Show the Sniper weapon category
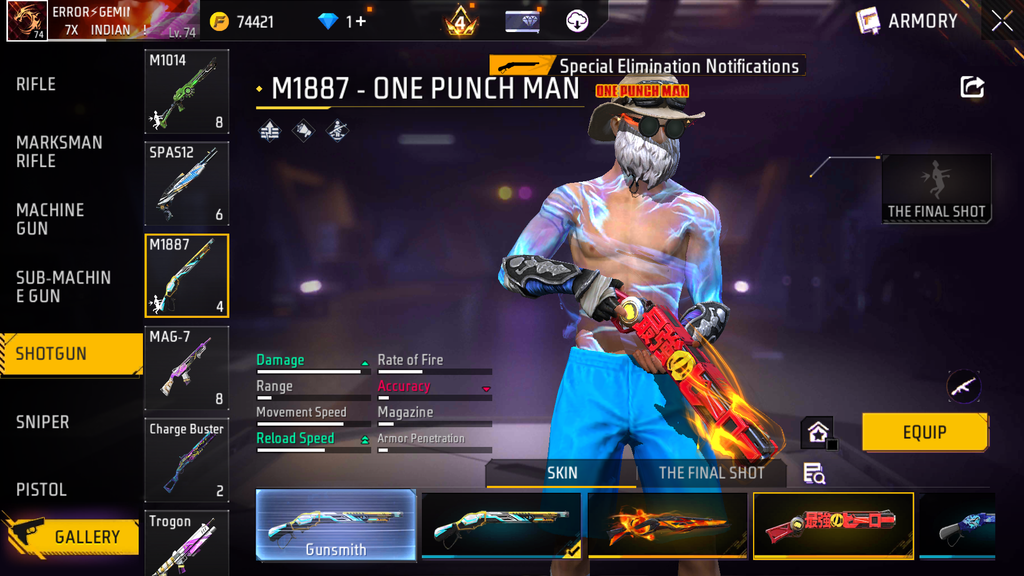This screenshot has width=1024, height=576. pos(43,422)
